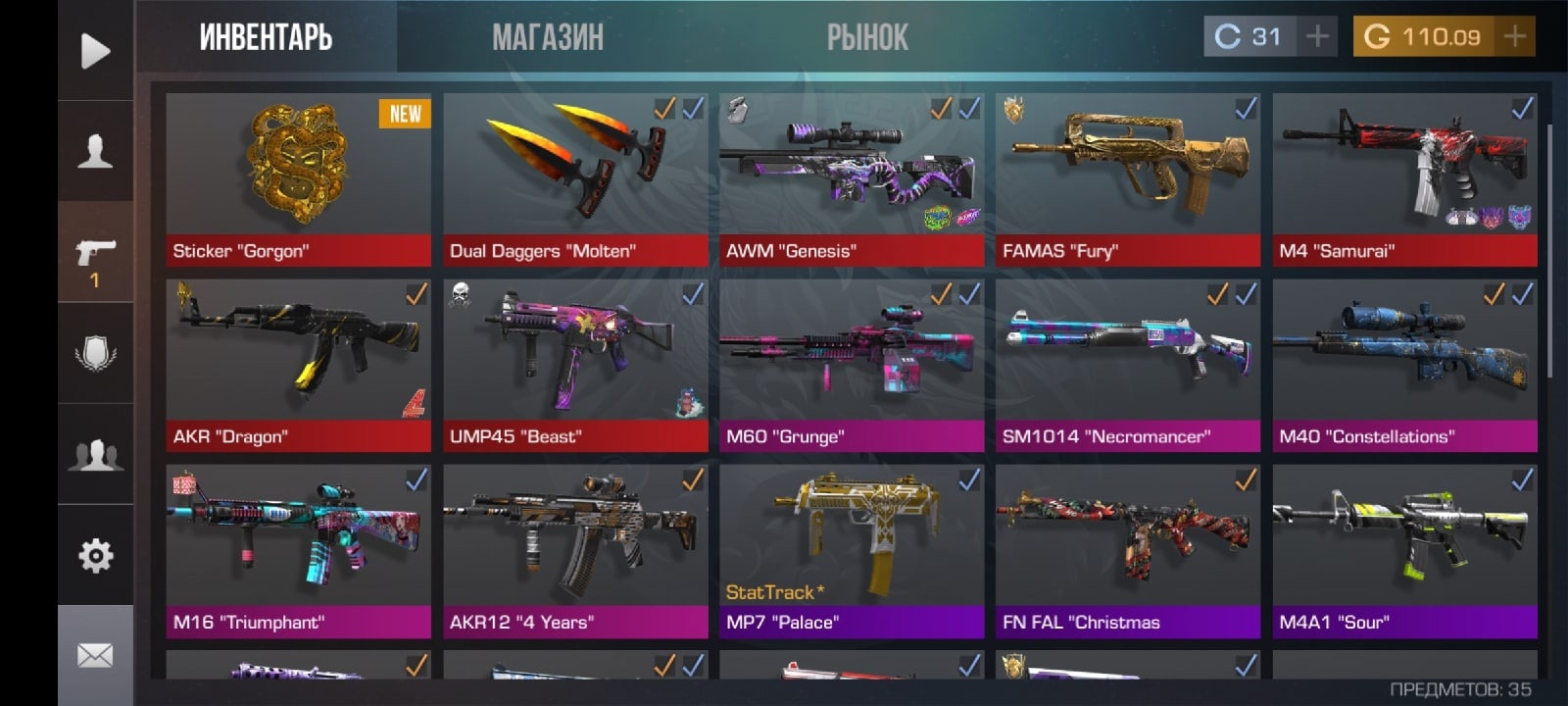This screenshot has height=706, width=1568.
Task: Add more gold with plus button
Action: coord(1514,37)
